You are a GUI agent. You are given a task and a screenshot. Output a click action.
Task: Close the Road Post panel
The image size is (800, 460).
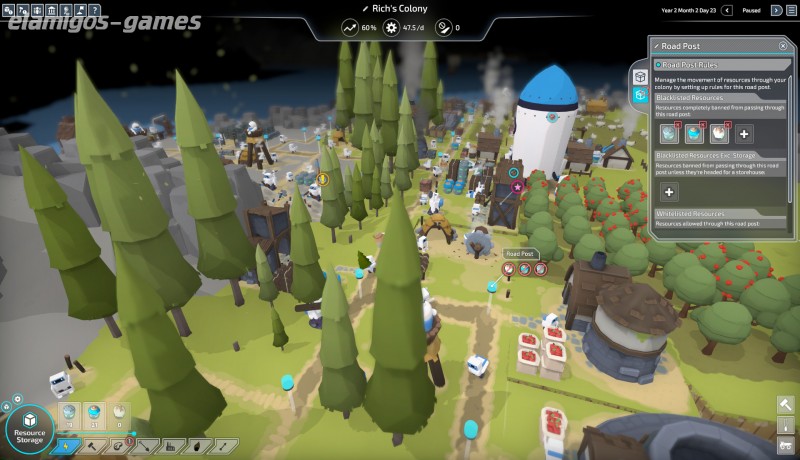point(782,46)
